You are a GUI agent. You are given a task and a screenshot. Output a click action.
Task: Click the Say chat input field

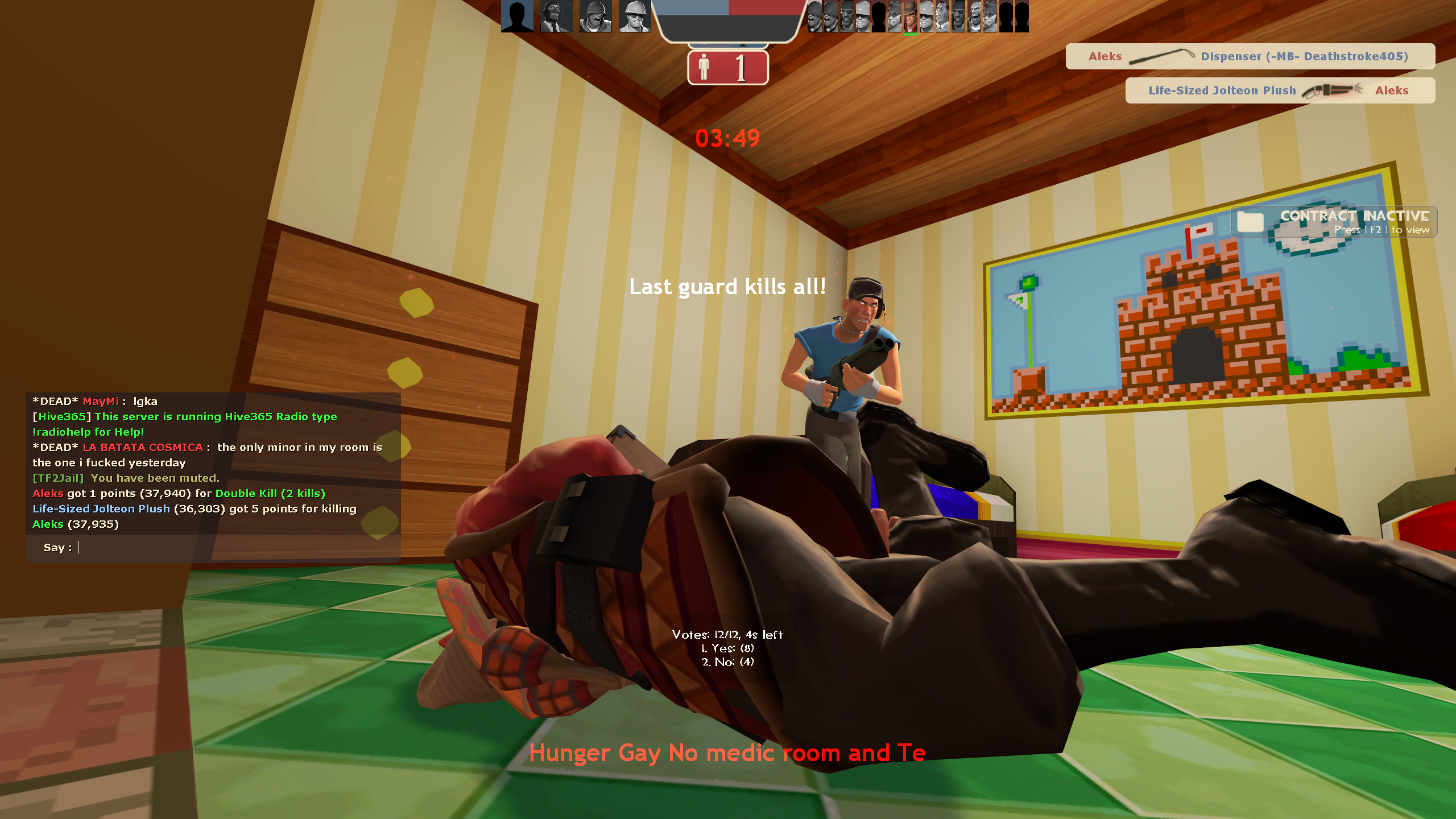[227, 548]
